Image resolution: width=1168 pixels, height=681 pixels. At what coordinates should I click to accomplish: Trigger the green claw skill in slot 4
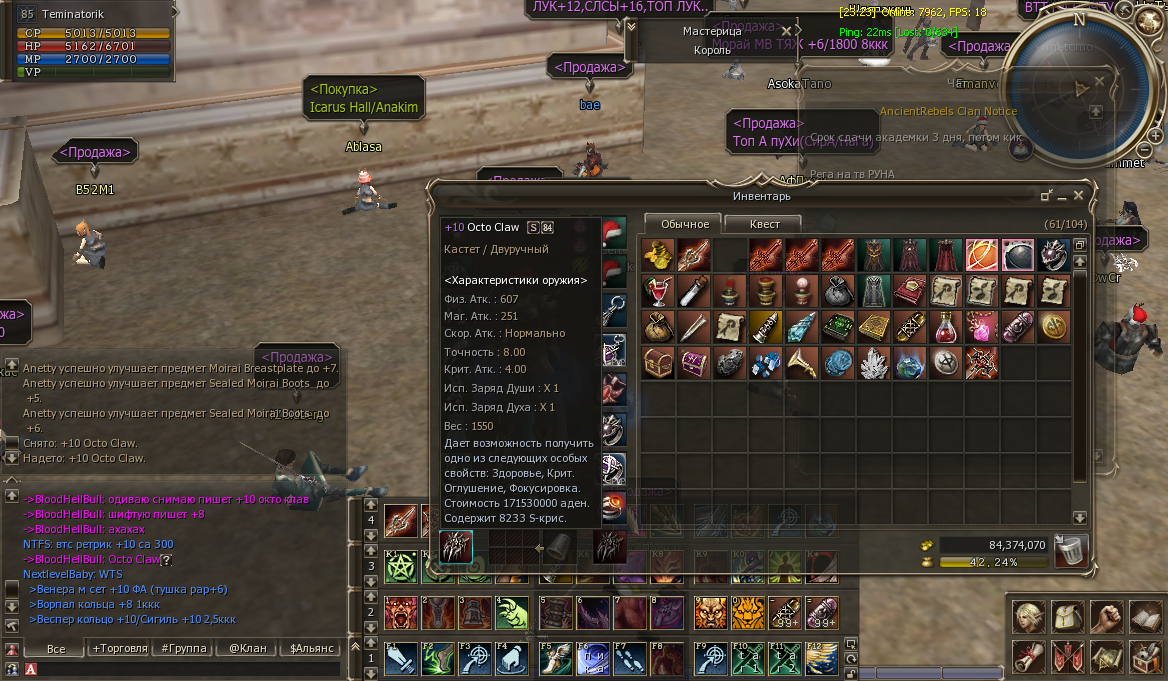coord(512,610)
